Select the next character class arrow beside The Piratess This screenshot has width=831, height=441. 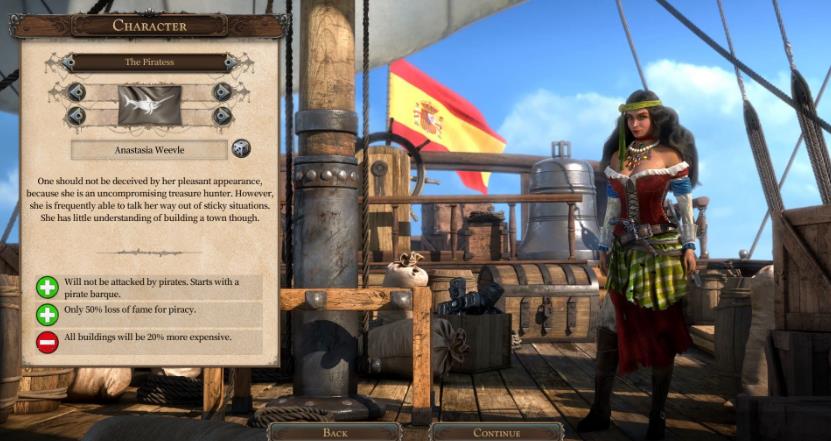tap(231, 62)
